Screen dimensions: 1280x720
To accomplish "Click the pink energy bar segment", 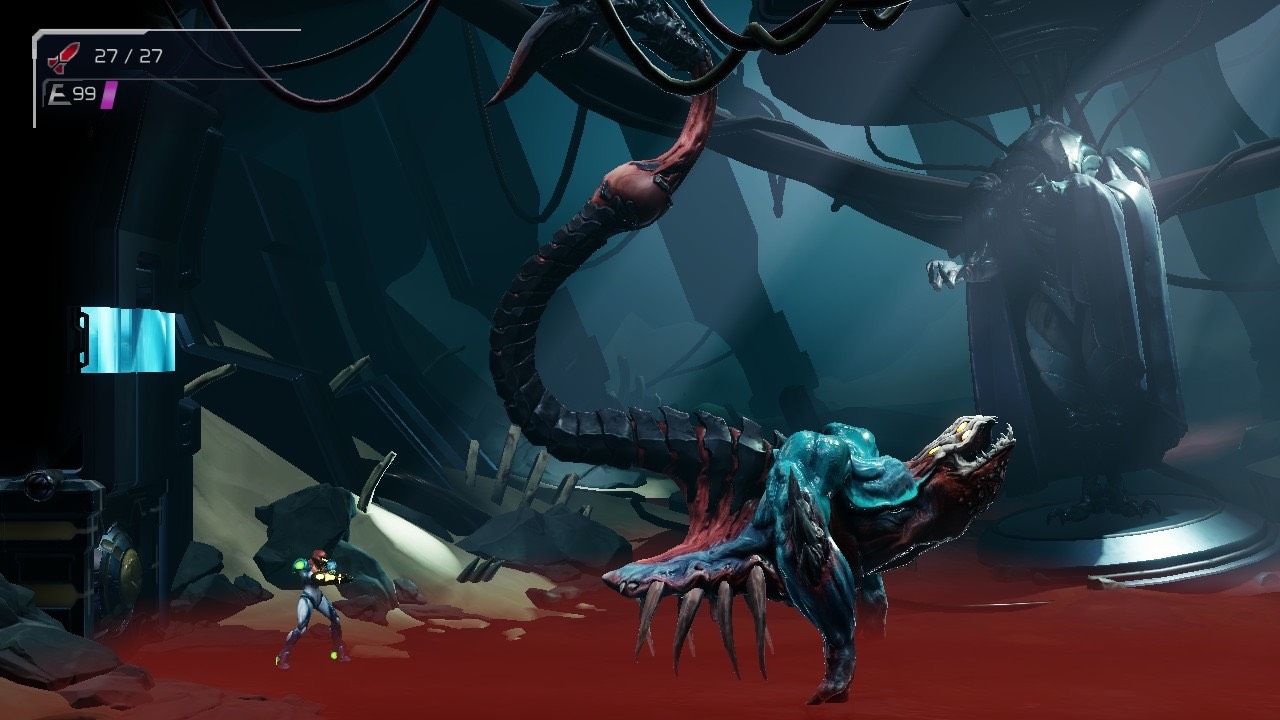I will pyautogui.click(x=107, y=97).
